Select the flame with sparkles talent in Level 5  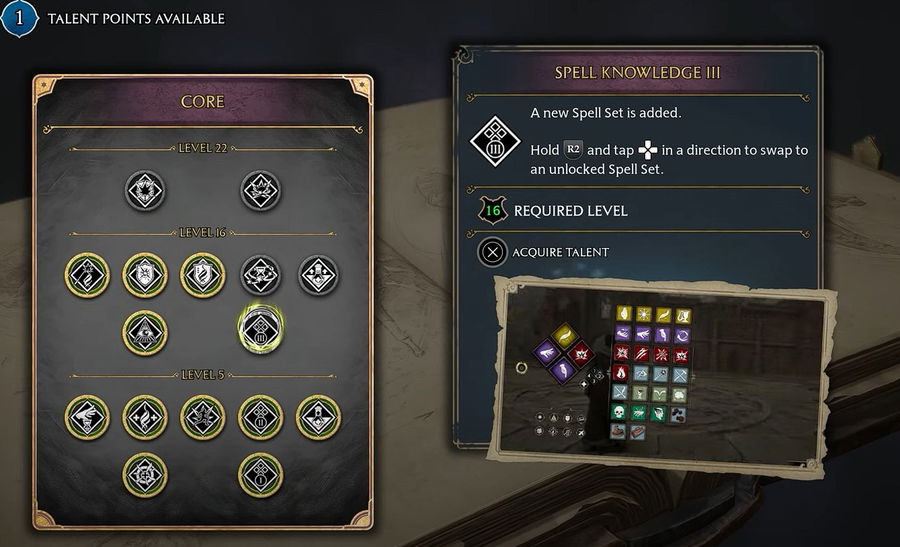tap(144, 415)
